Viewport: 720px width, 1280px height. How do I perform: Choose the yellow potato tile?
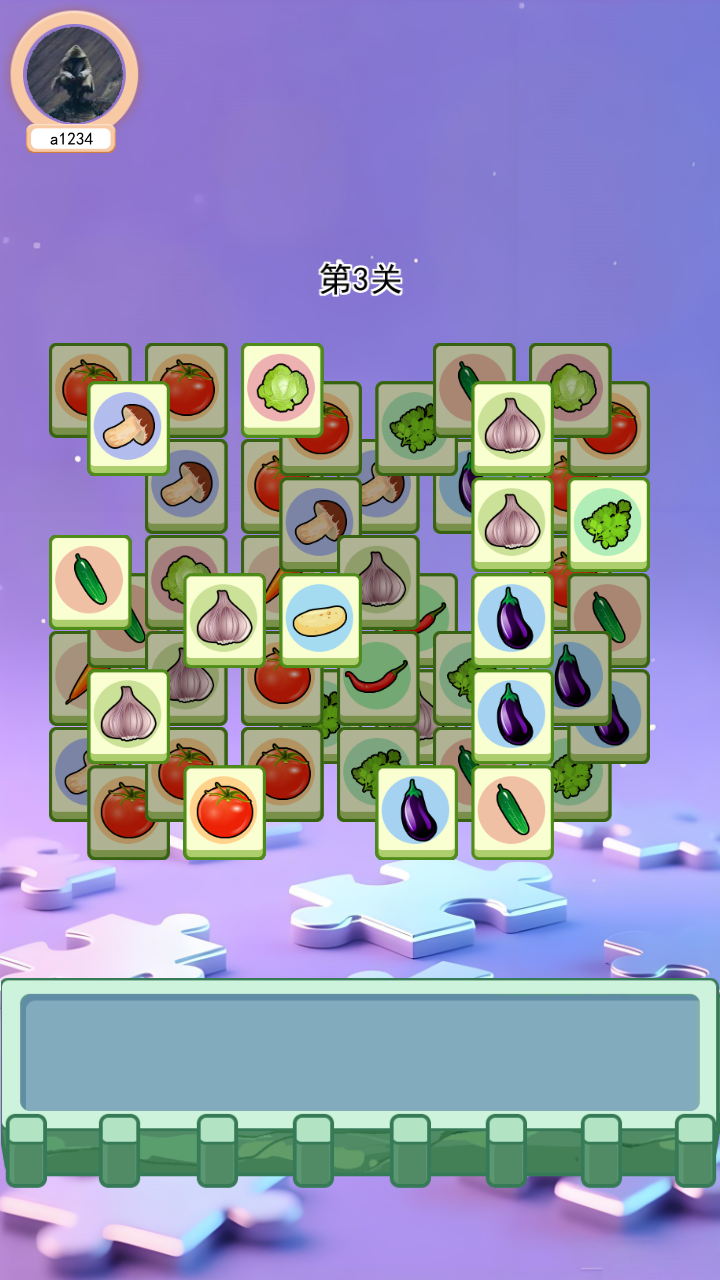pos(320,620)
